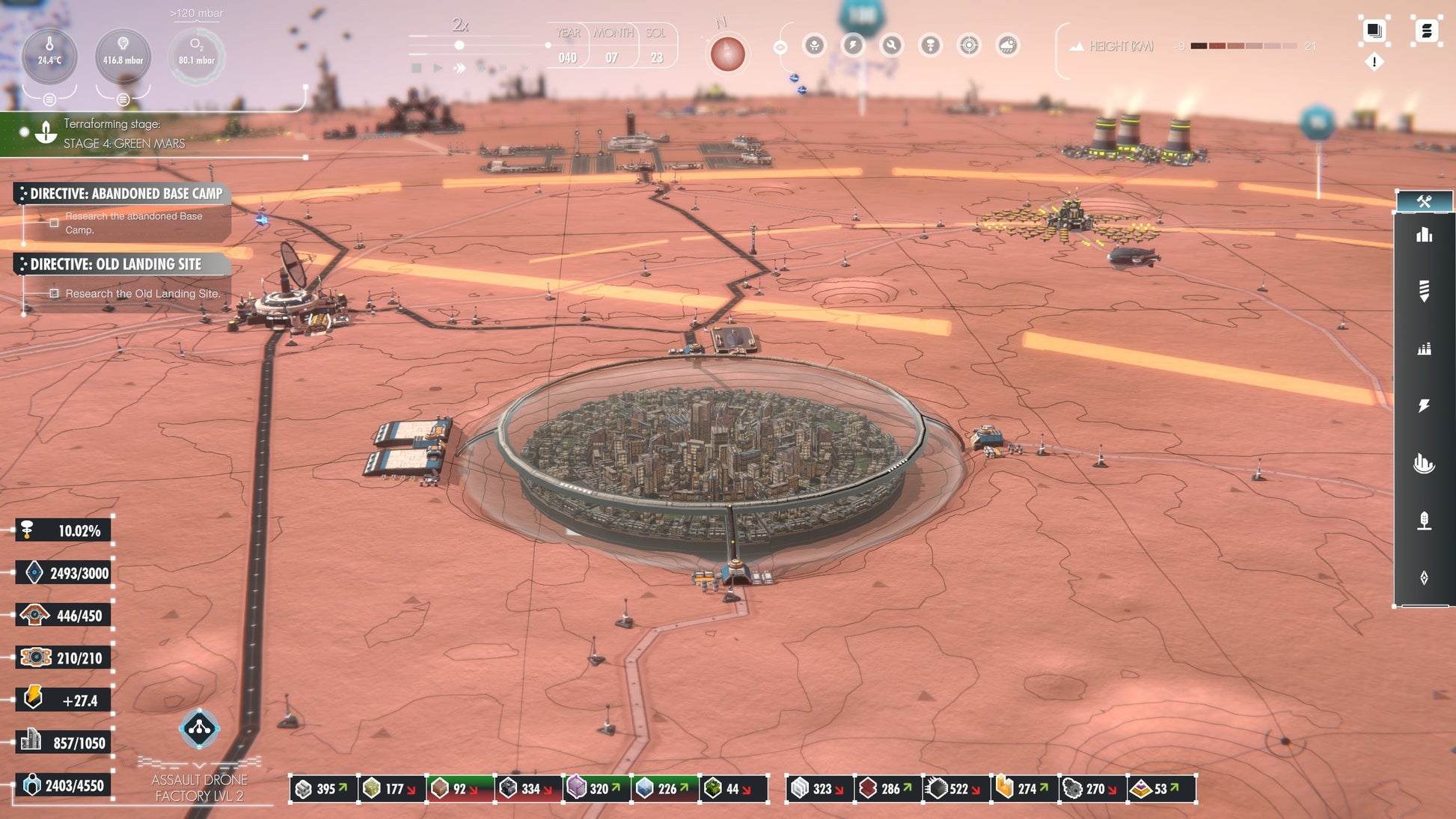Screen dimensions: 1456x819
Task: Open the lightning bolt power category
Action: (1424, 405)
